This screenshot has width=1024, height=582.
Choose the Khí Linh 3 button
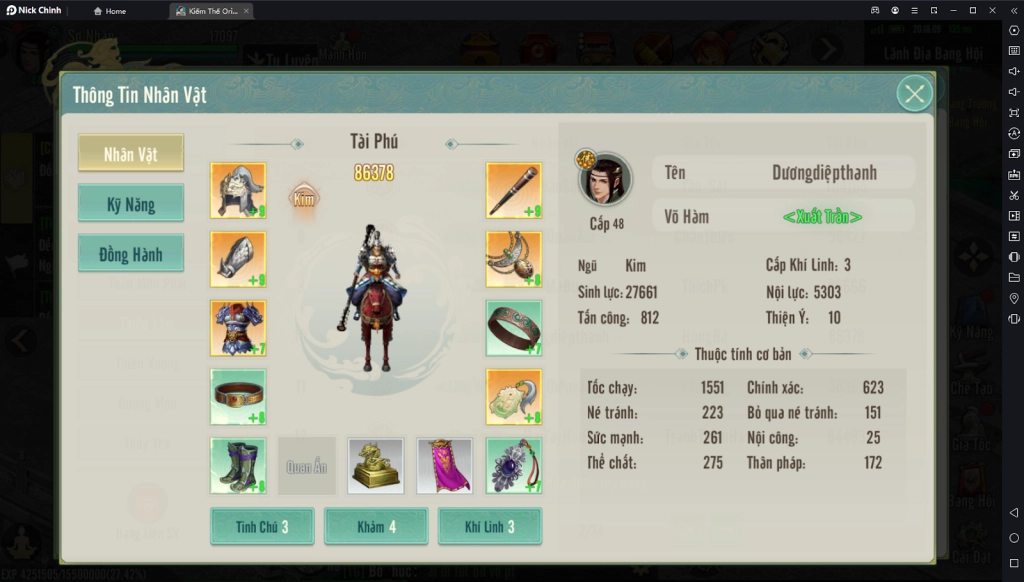490,527
